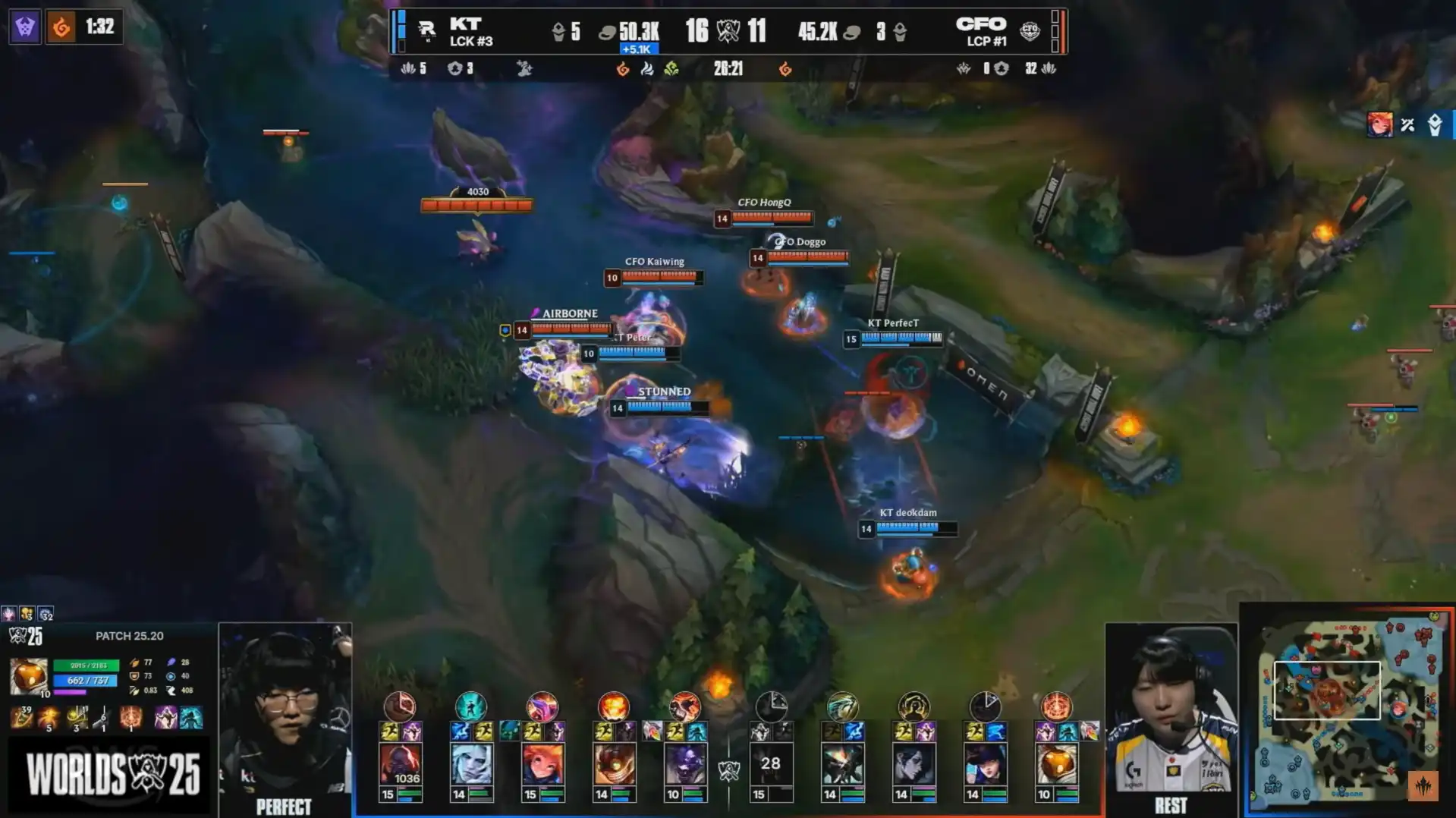Click the golden Bard portrait in stats panel
This screenshot has height=818, width=1456.
29,676
